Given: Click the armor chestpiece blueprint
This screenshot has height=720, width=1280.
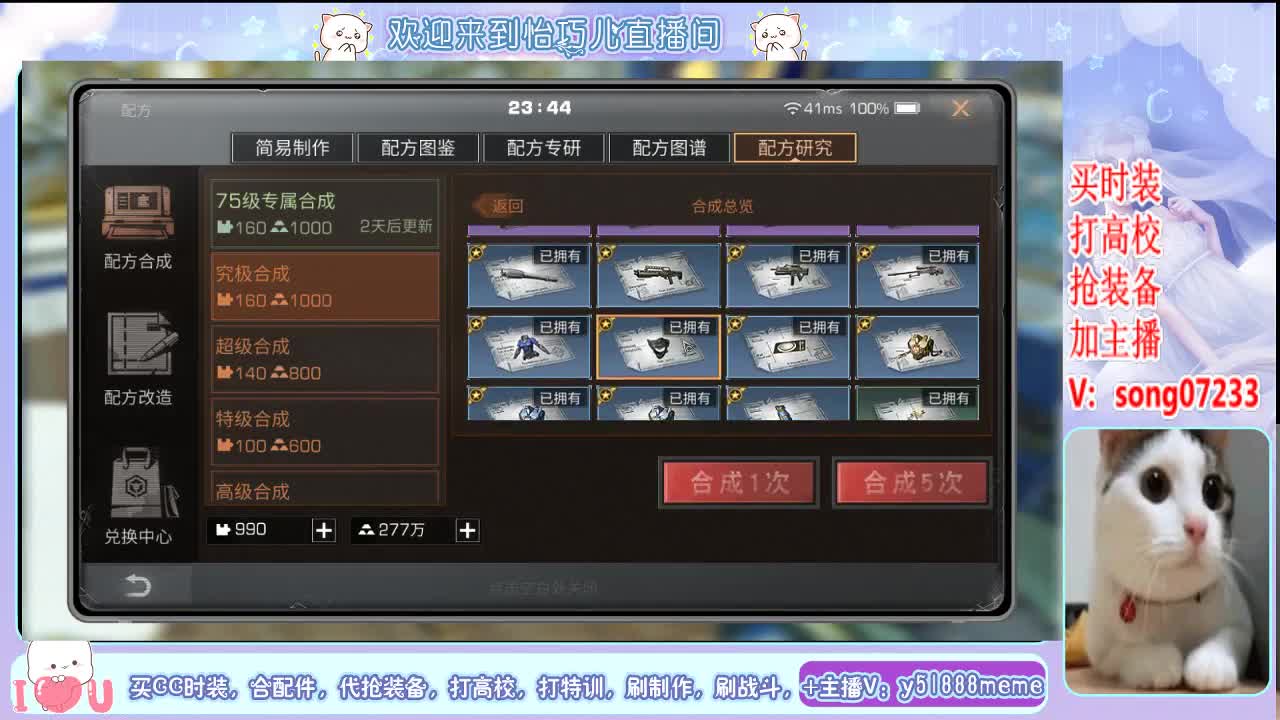Looking at the screenshot, I should coord(529,348).
